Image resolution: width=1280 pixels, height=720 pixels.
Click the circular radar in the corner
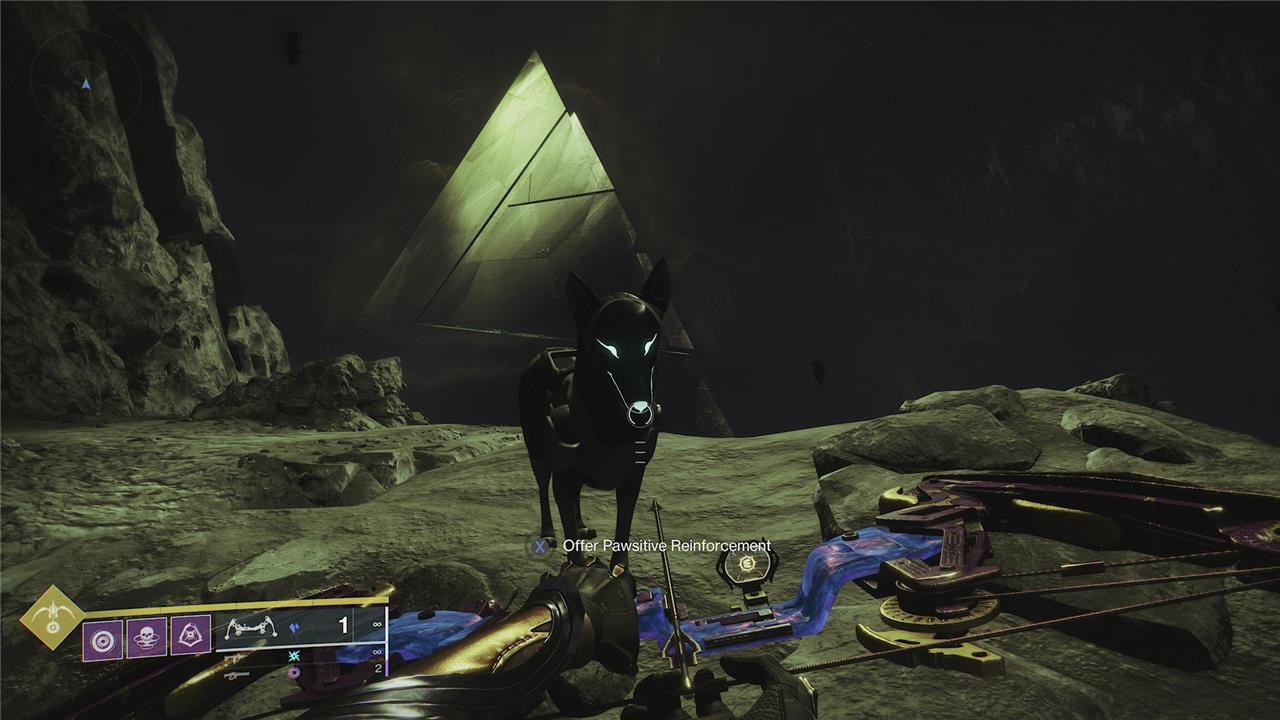click(85, 84)
